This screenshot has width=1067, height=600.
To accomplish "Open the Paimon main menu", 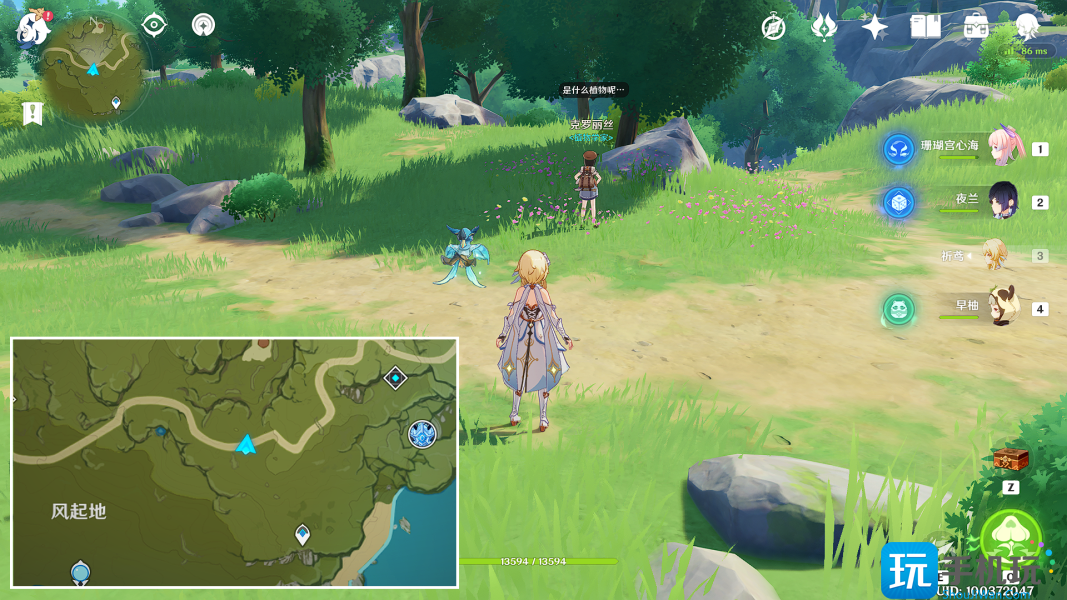I will [32, 28].
